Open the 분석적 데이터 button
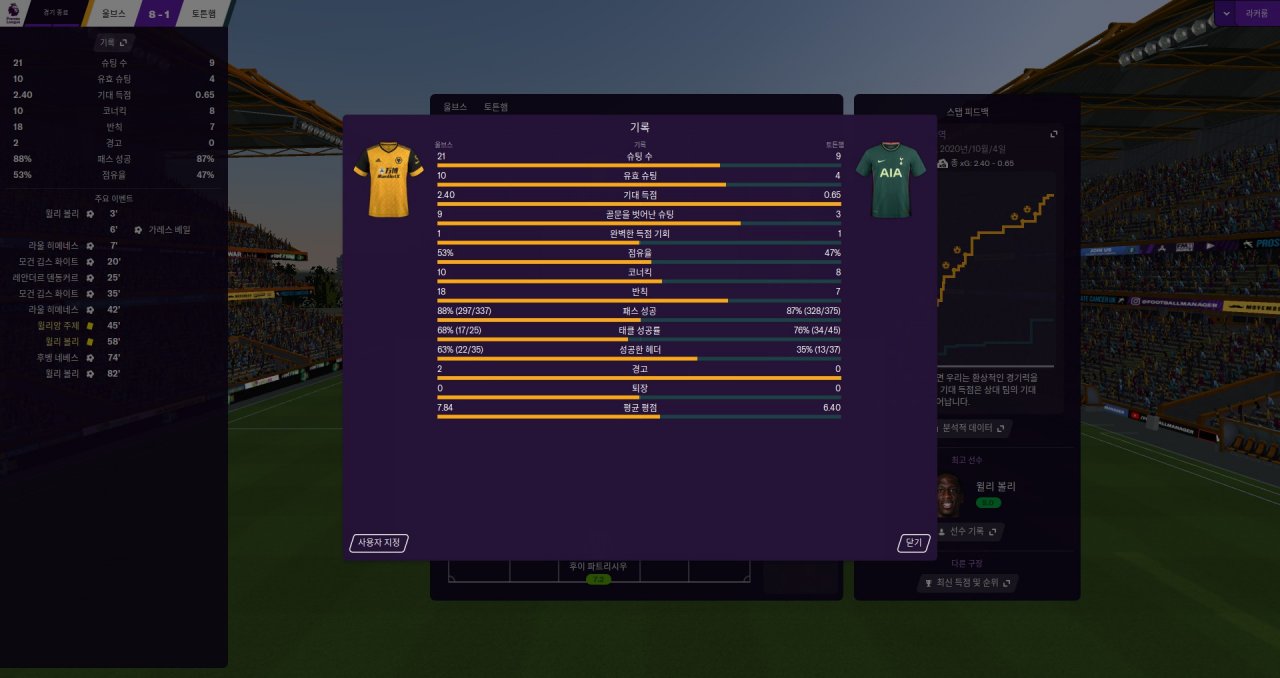The width and height of the screenshot is (1280, 678). (972, 428)
